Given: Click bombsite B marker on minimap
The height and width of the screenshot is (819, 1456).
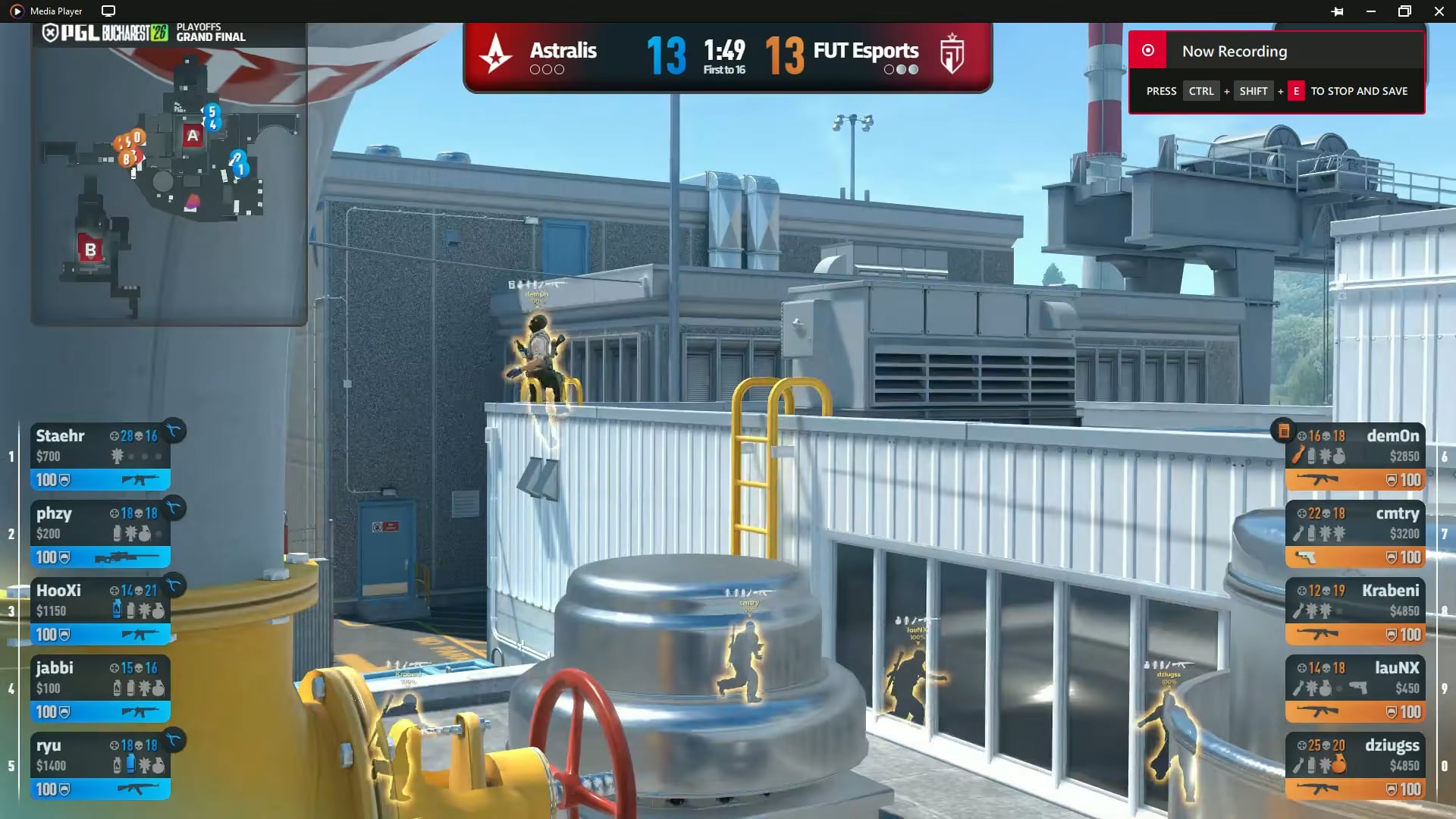Looking at the screenshot, I should pos(90,249).
